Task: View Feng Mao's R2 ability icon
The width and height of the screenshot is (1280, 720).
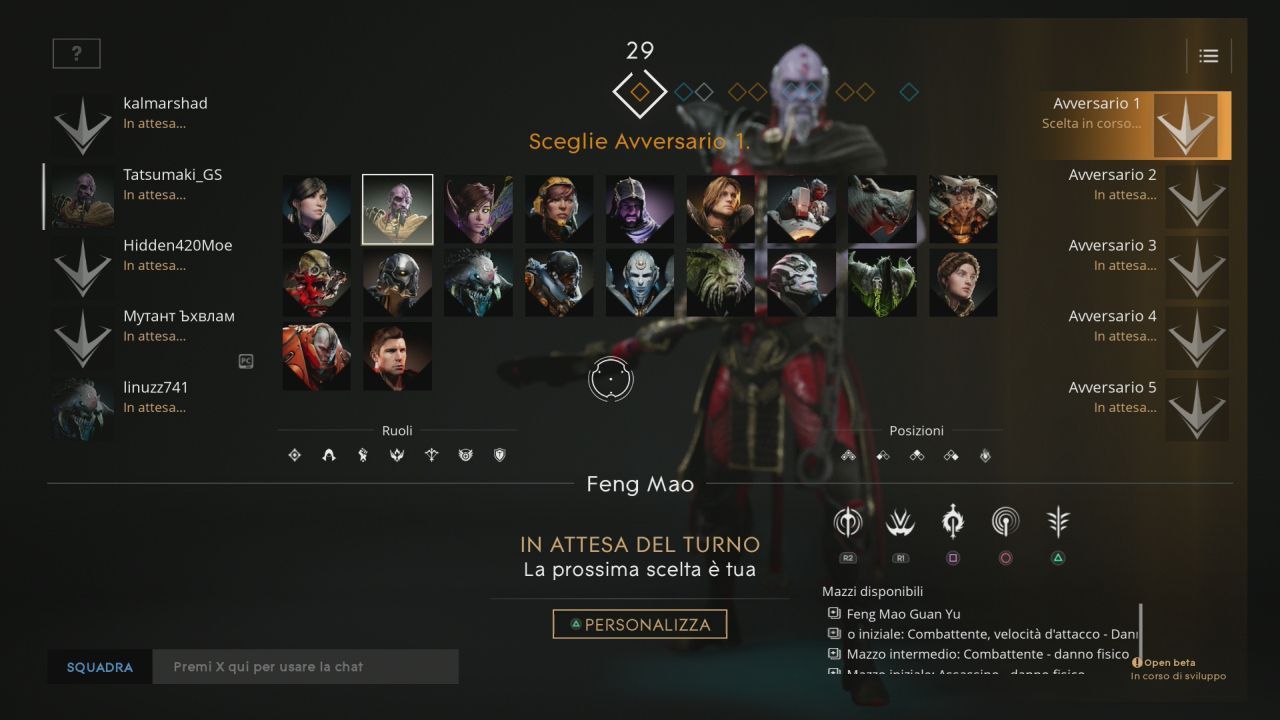Action: pyautogui.click(x=846, y=521)
